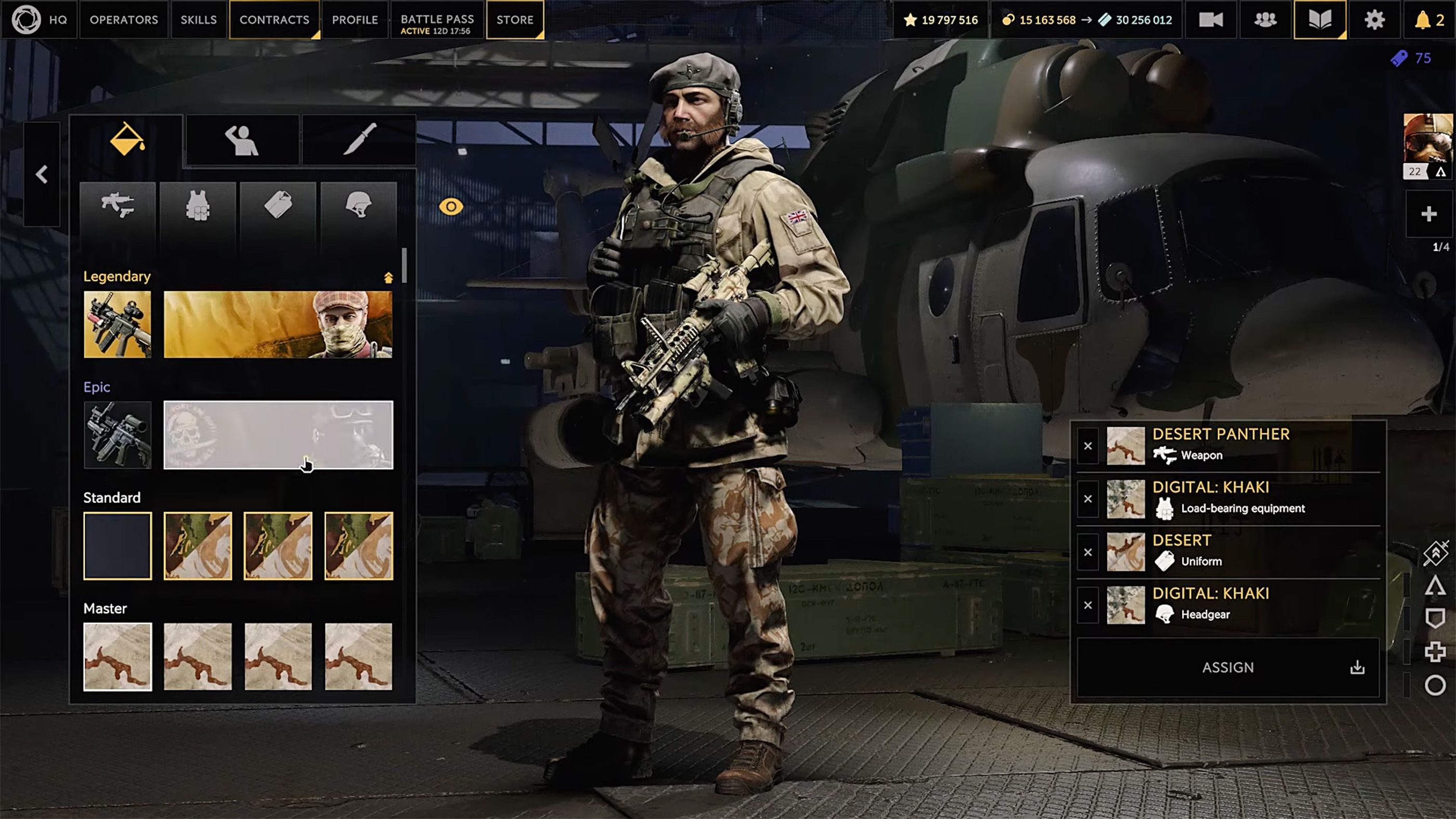Open the Operators menu
The image size is (1456, 819).
(x=124, y=20)
